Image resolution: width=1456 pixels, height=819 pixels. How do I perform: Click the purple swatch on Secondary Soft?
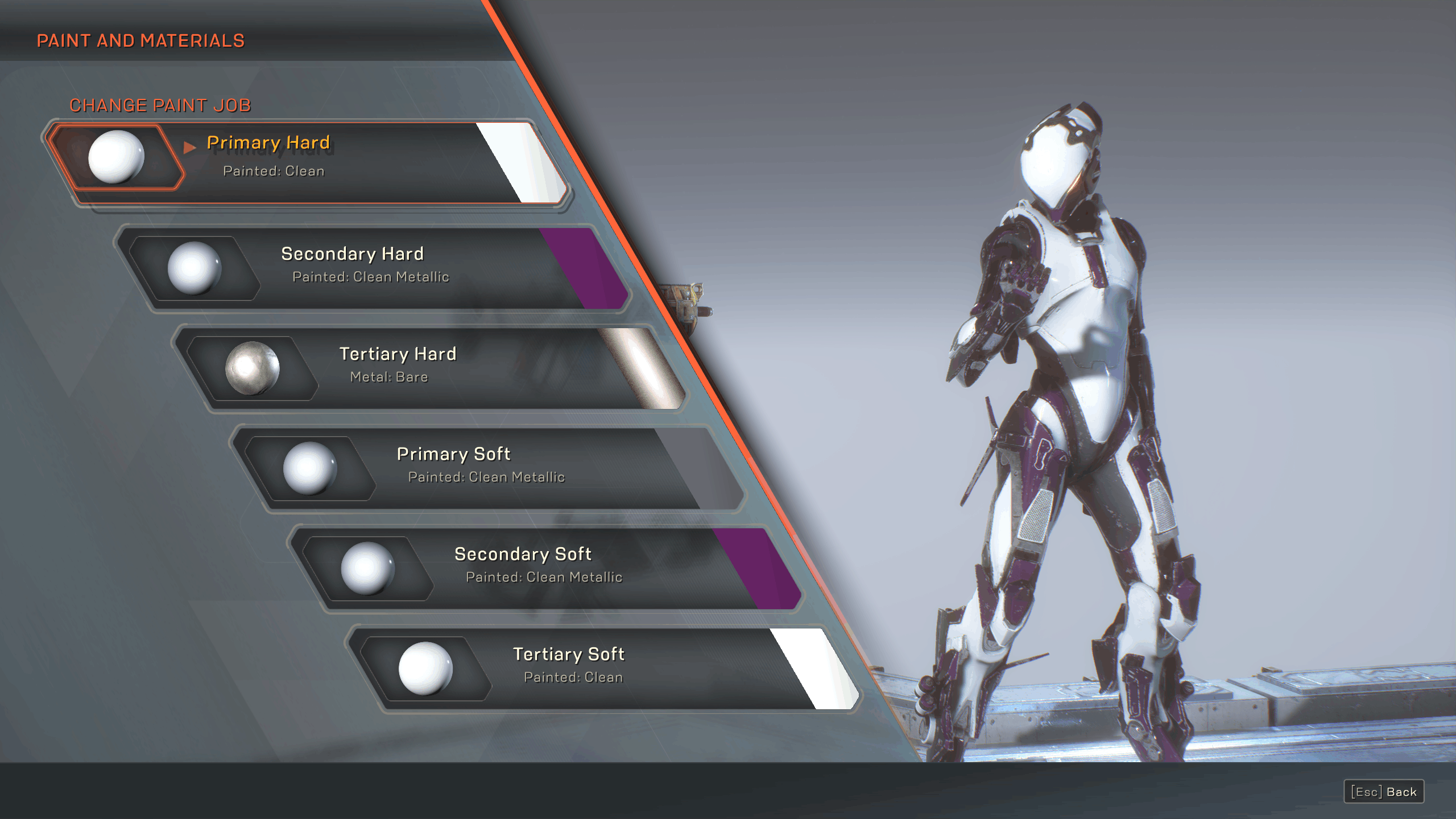coord(759,568)
